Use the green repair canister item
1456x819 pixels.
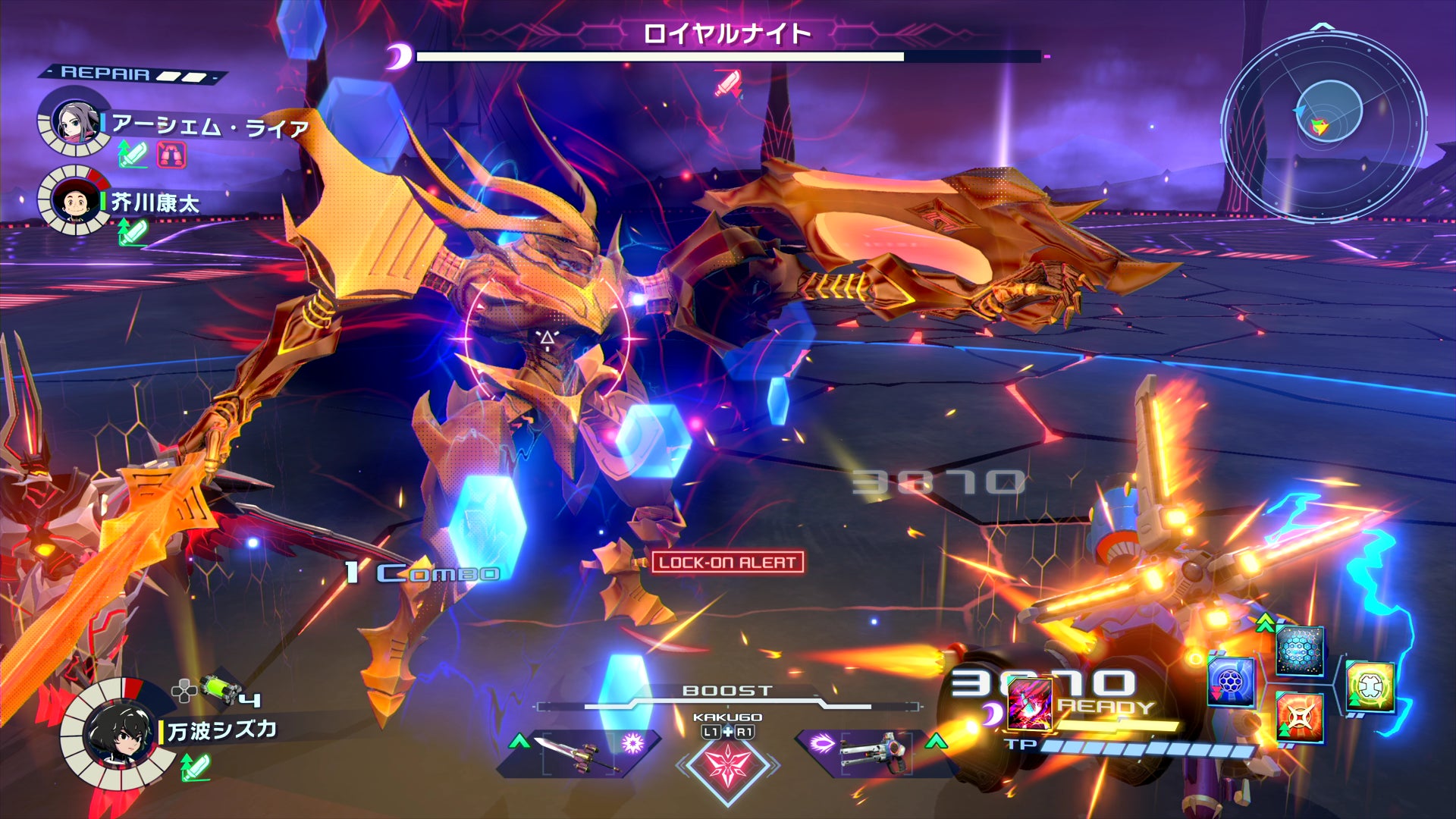(x=220, y=690)
